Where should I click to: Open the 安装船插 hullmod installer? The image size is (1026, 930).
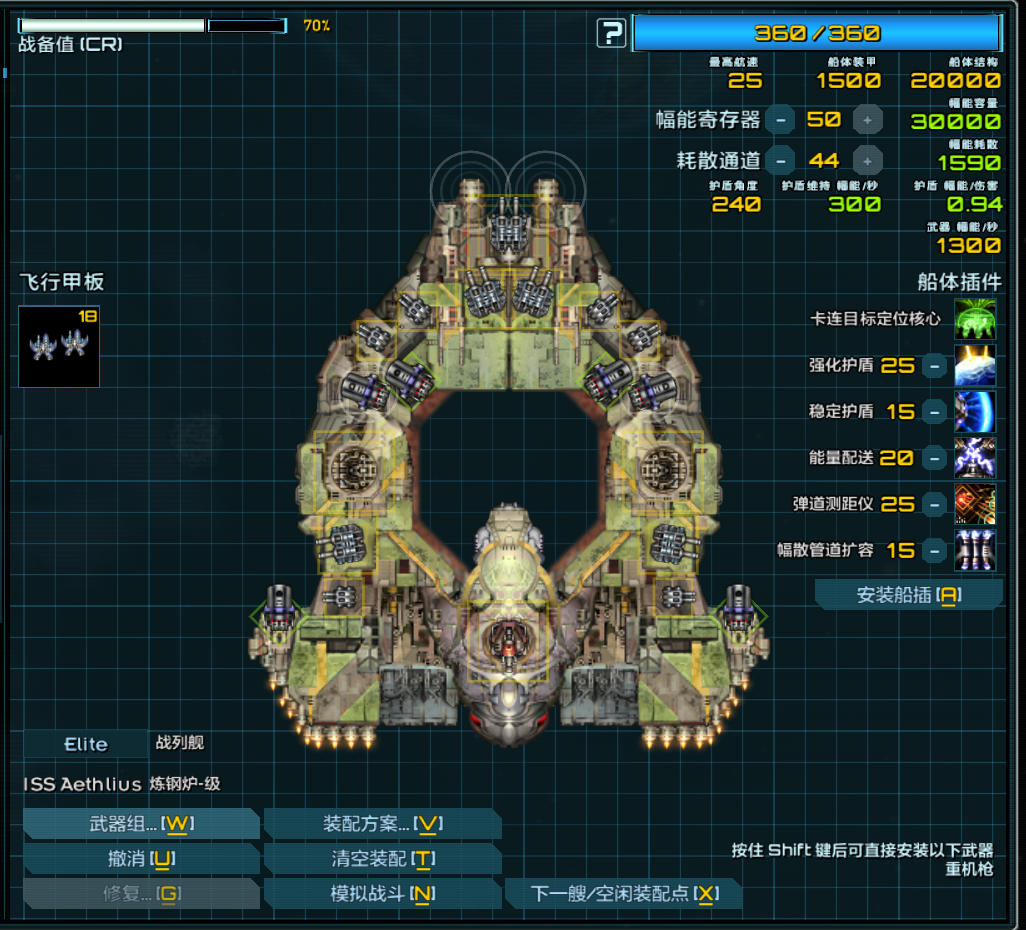click(x=908, y=596)
